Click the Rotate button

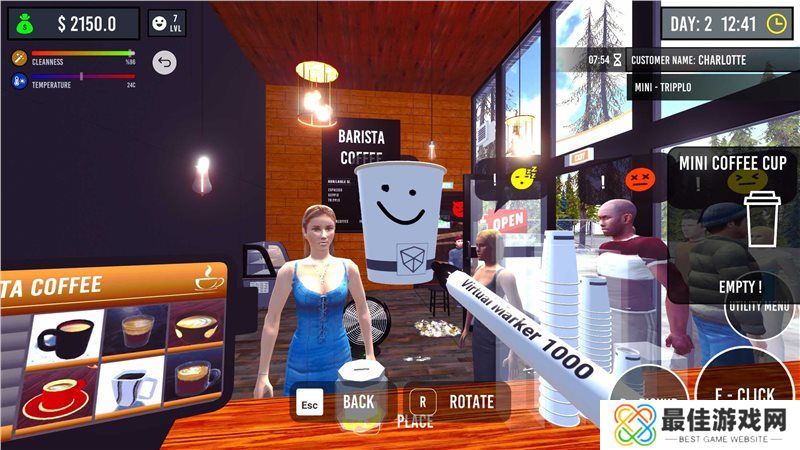coord(456,402)
